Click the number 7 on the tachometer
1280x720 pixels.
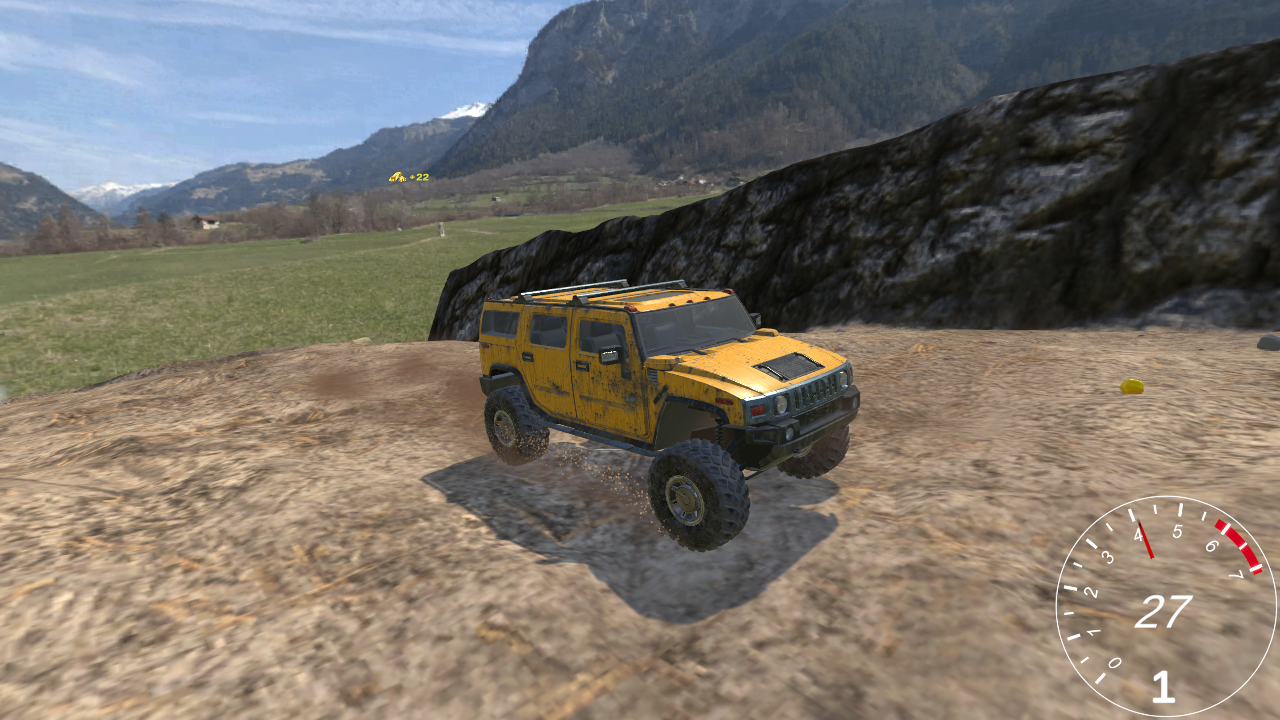tap(1239, 573)
